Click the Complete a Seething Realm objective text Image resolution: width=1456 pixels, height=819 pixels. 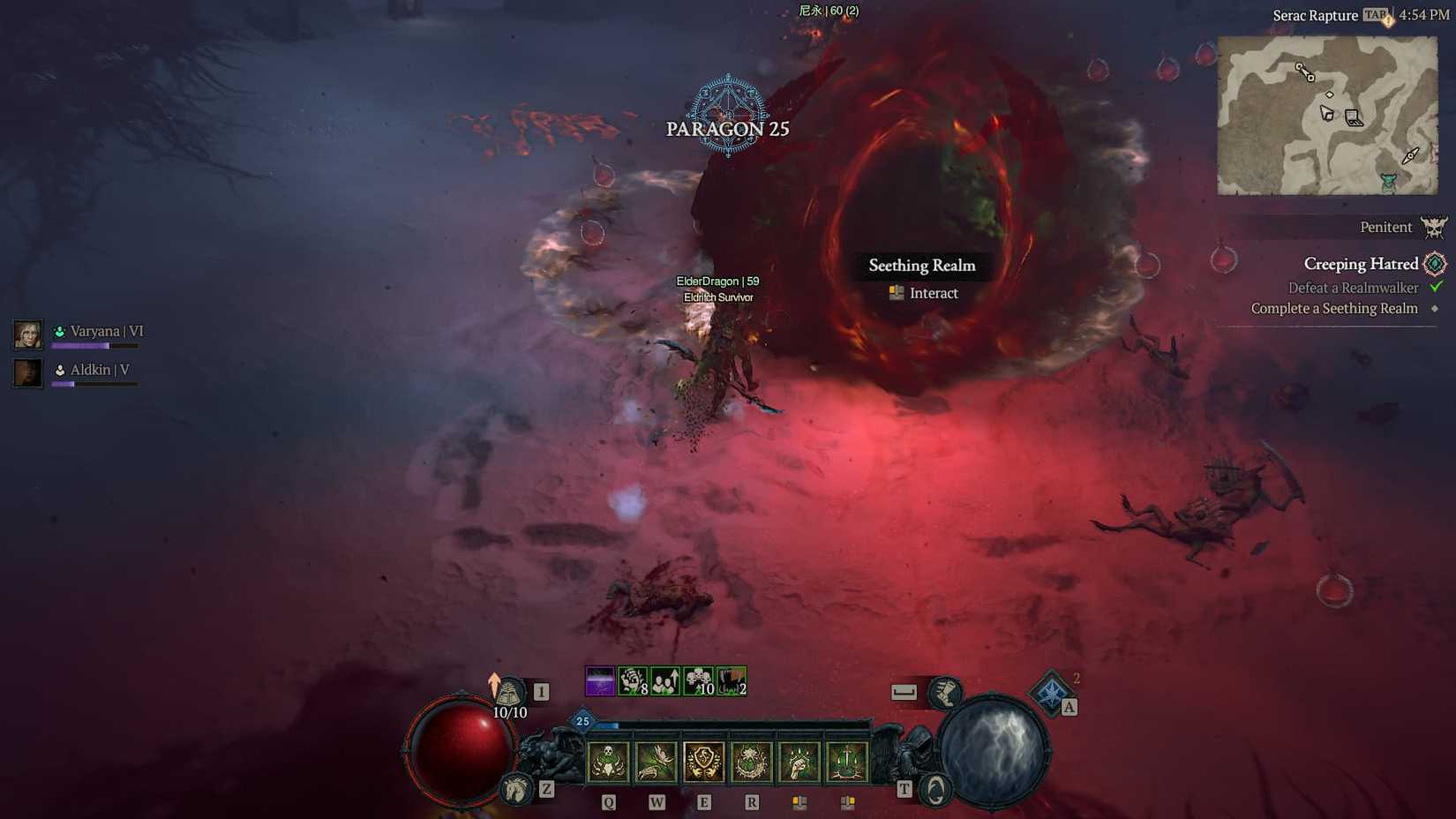(x=1334, y=308)
